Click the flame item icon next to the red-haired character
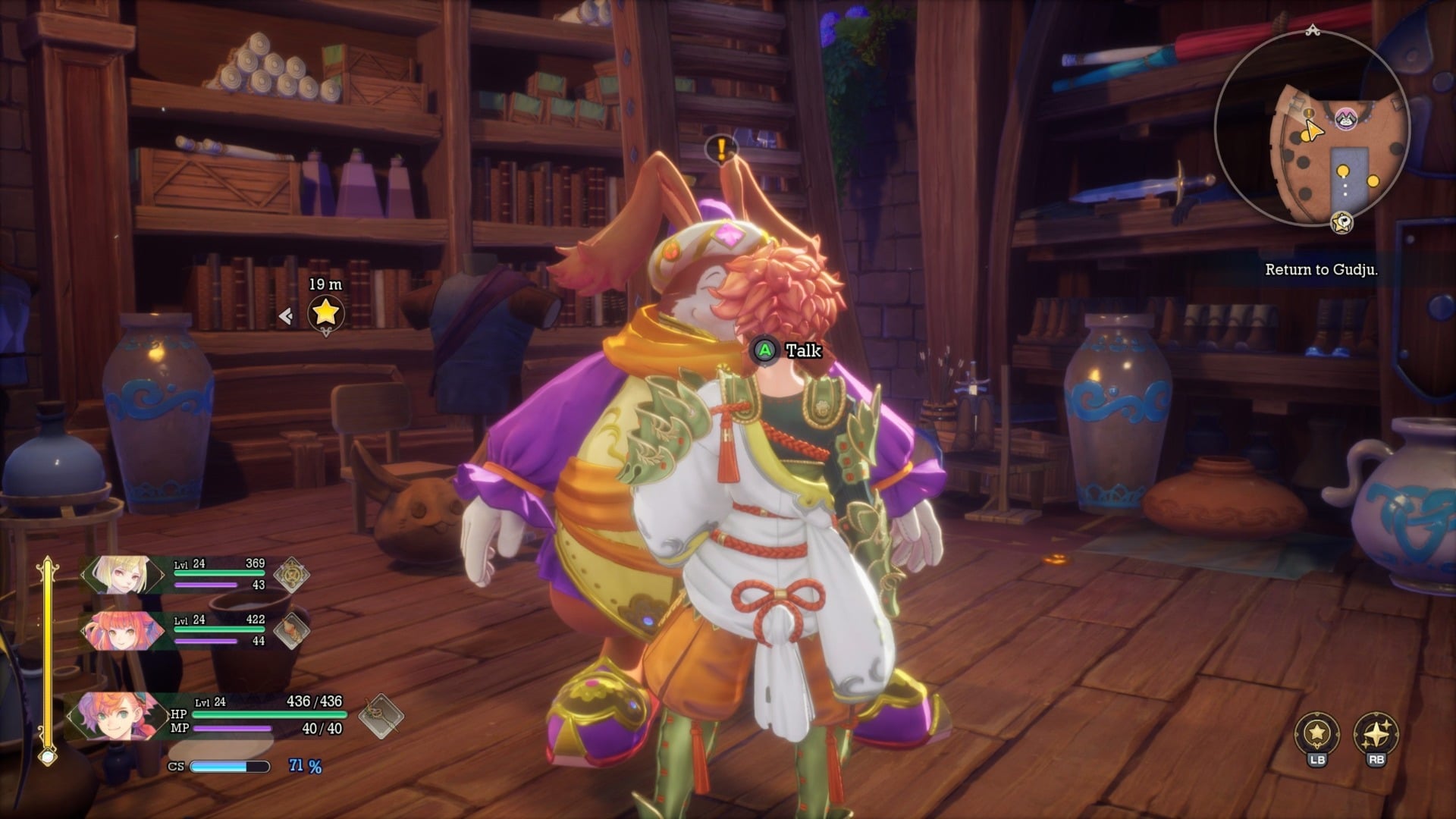This screenshot has width=1456, height=819. click(293, 631)
